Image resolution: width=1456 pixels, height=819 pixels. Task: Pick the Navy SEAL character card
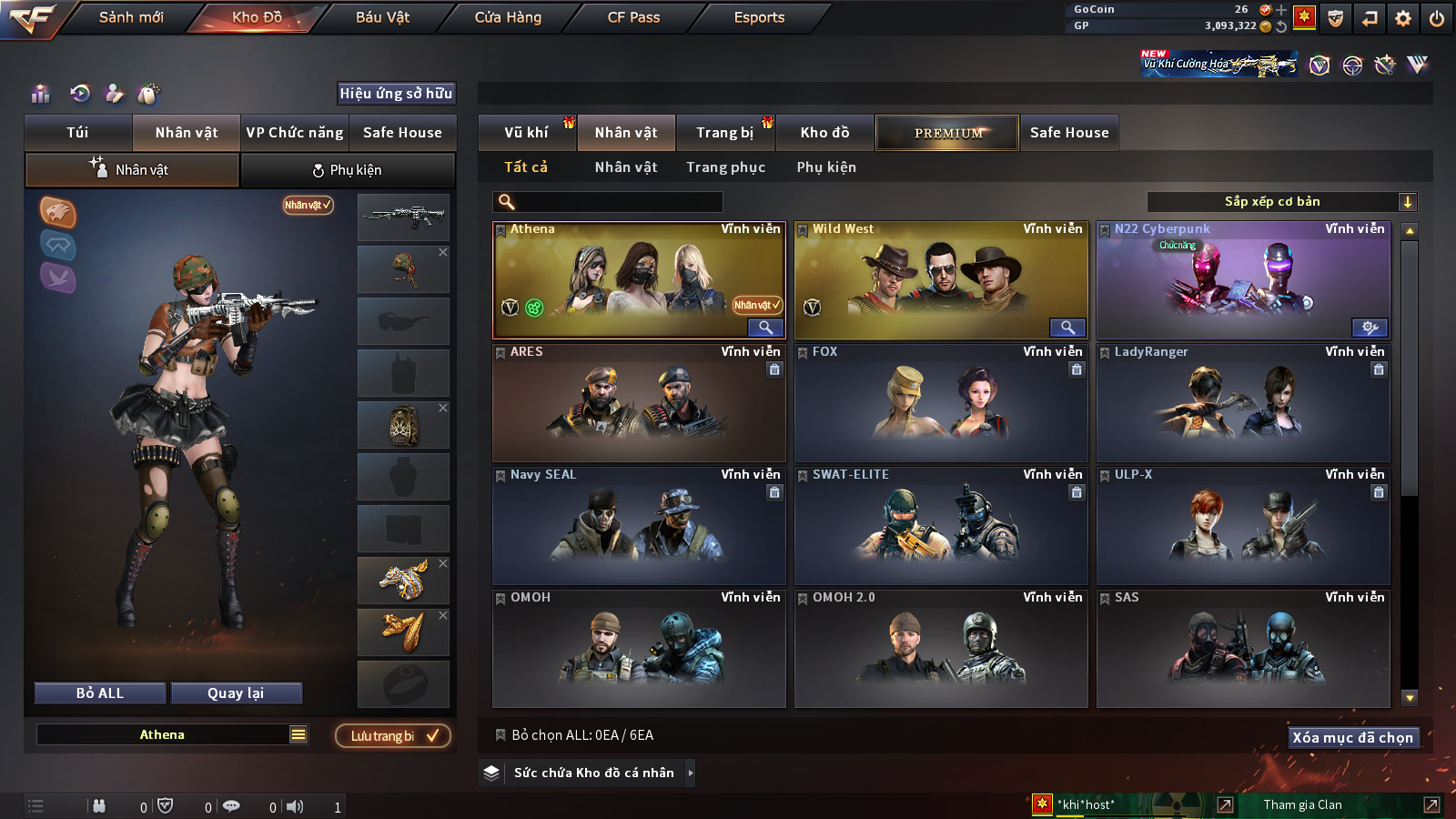[x=639, y=526]
